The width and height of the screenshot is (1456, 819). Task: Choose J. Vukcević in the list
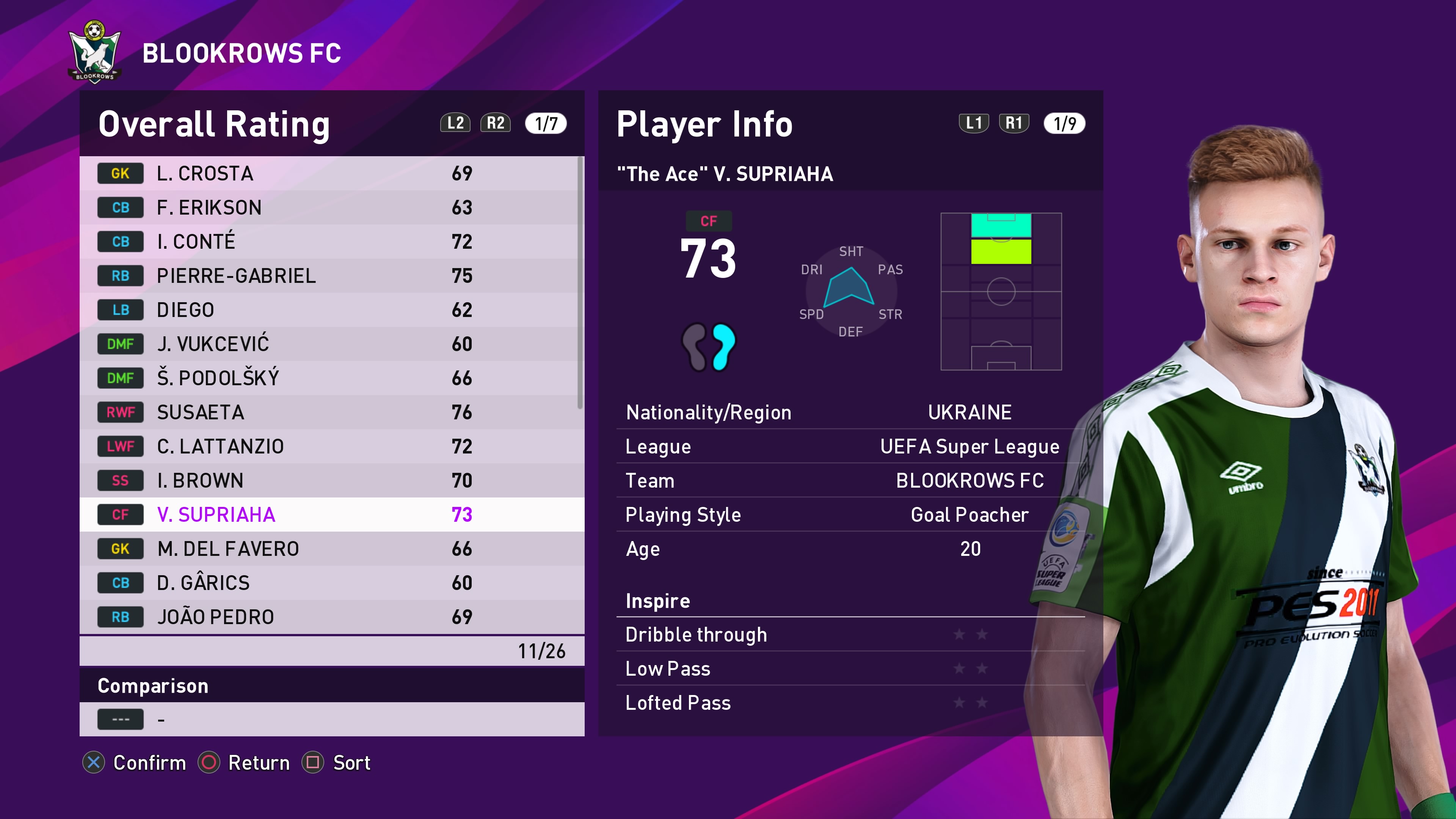coord(332,344)
